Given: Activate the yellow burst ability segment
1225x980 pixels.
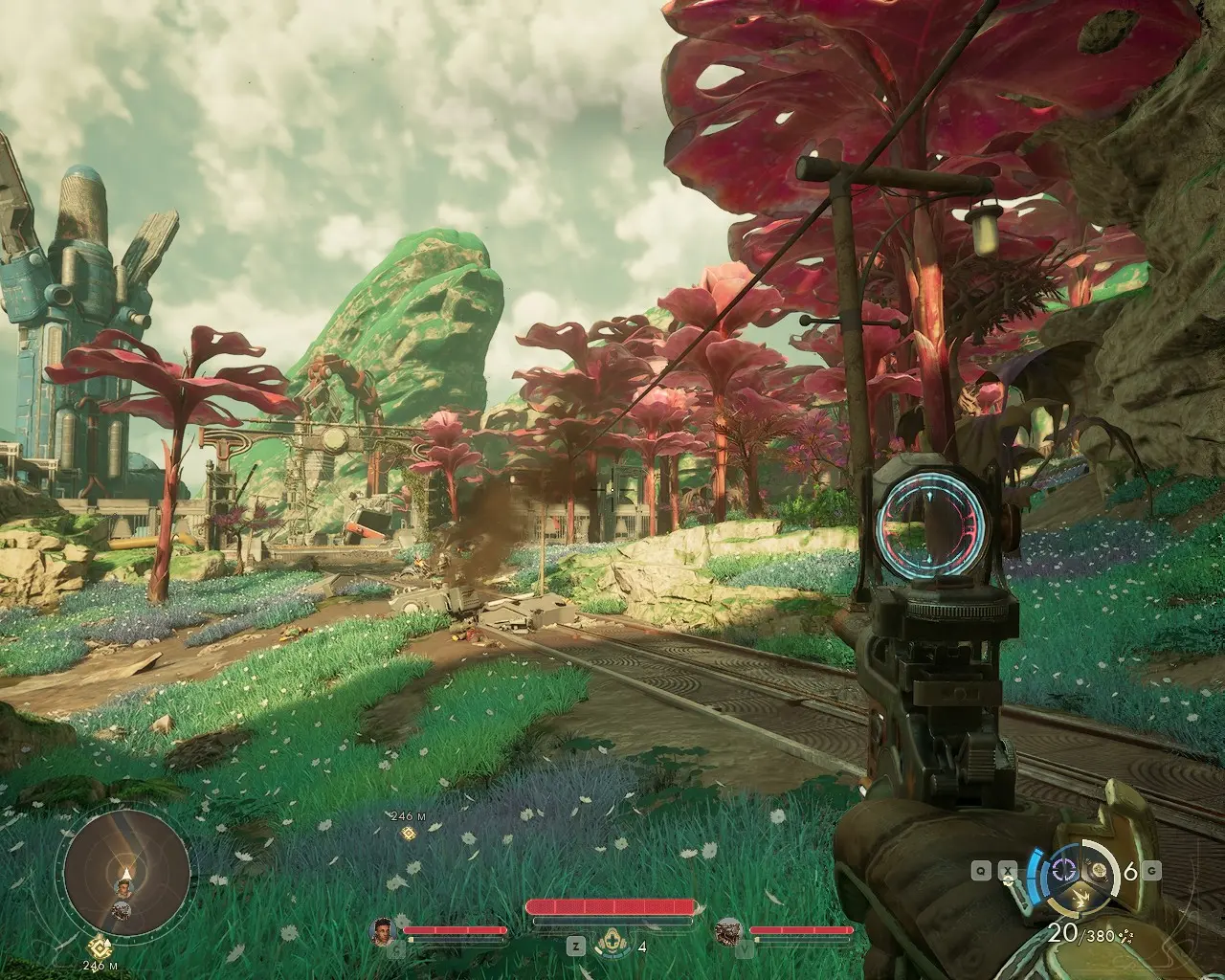Looking at the screenshot, I should 1080,899.
